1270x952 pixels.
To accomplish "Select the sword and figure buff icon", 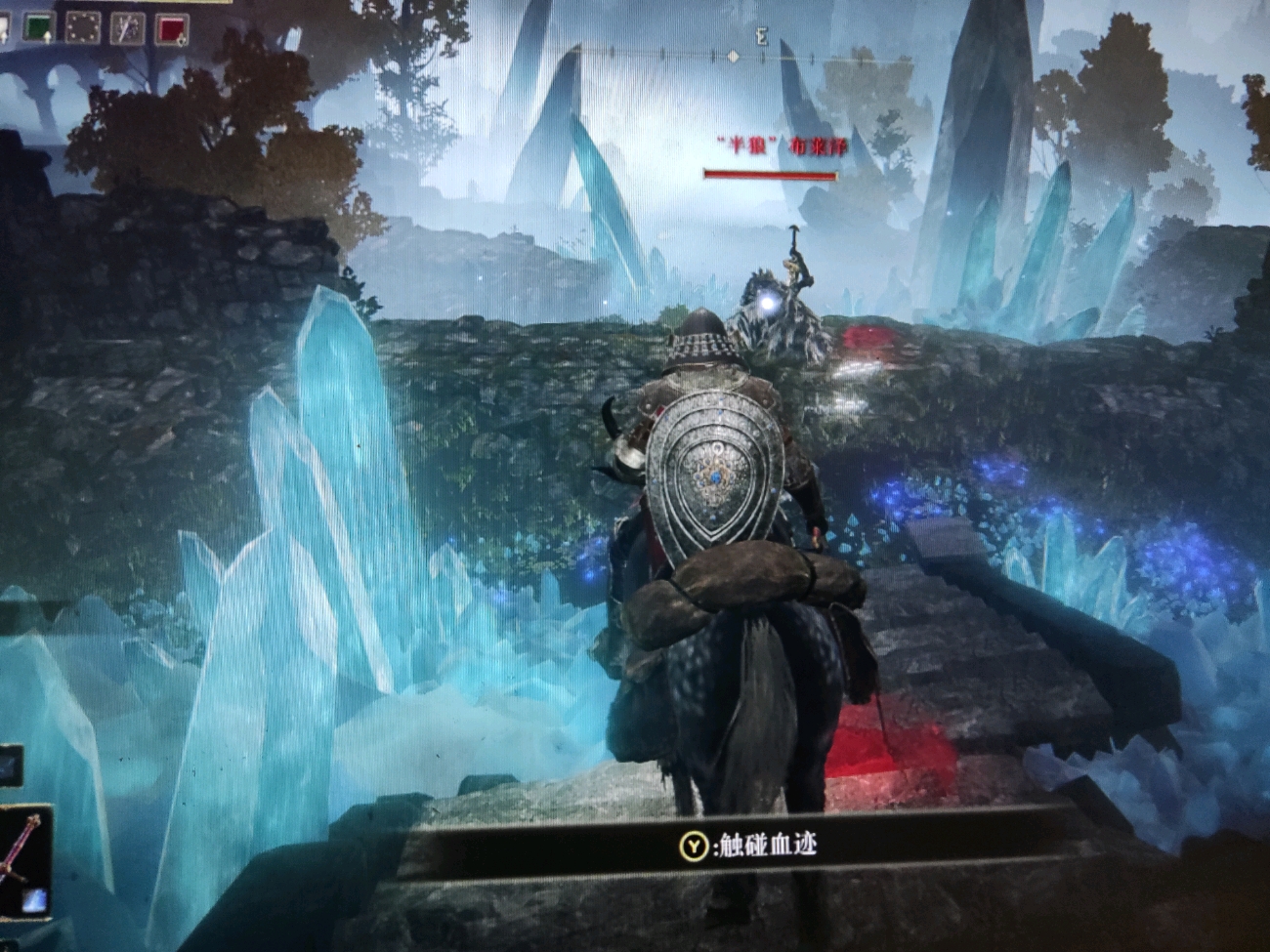I will tap(127, 28).
